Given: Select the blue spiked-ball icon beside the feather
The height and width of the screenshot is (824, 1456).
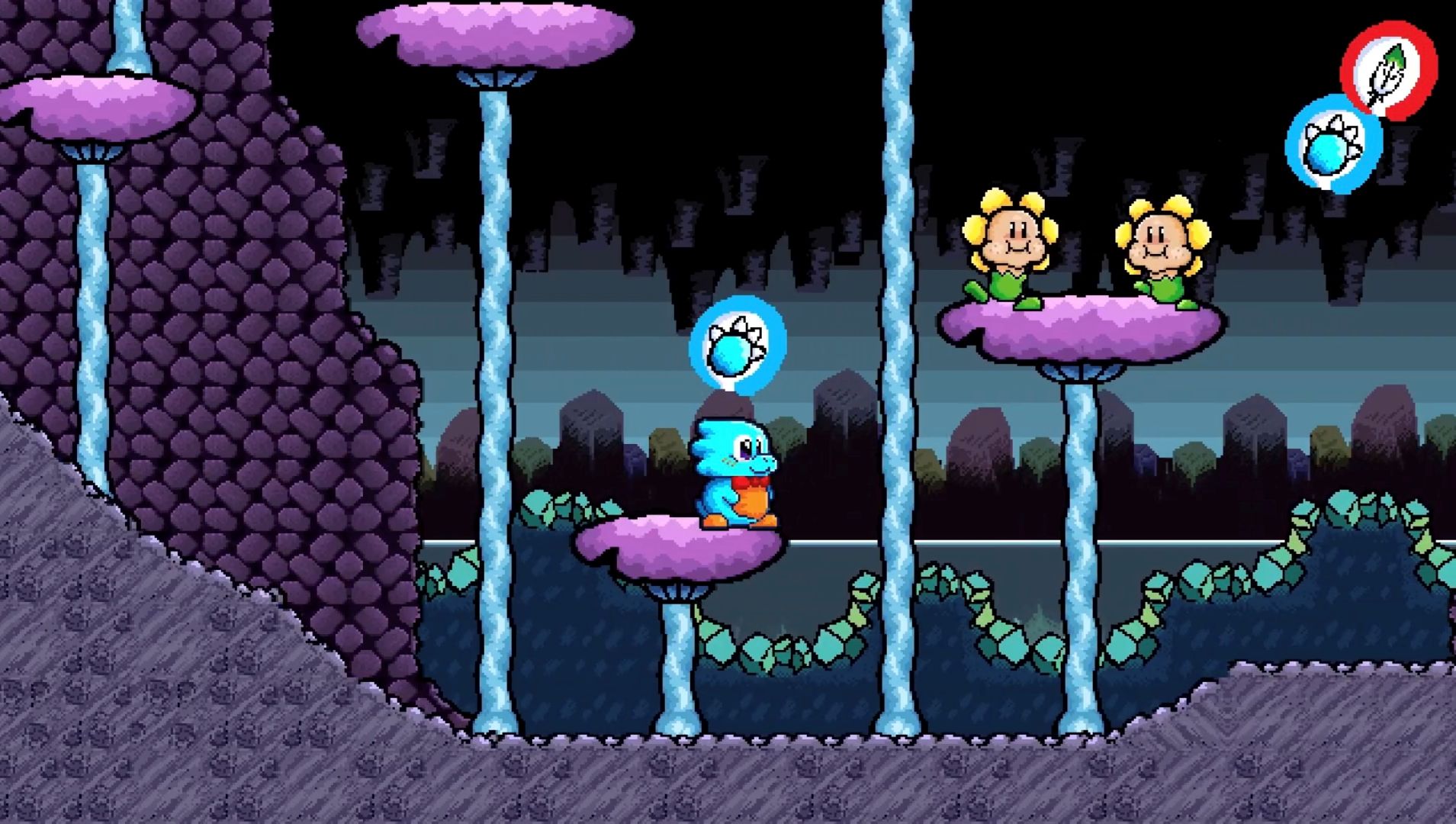Looking at the screenshot, I should click(1332, 145).
